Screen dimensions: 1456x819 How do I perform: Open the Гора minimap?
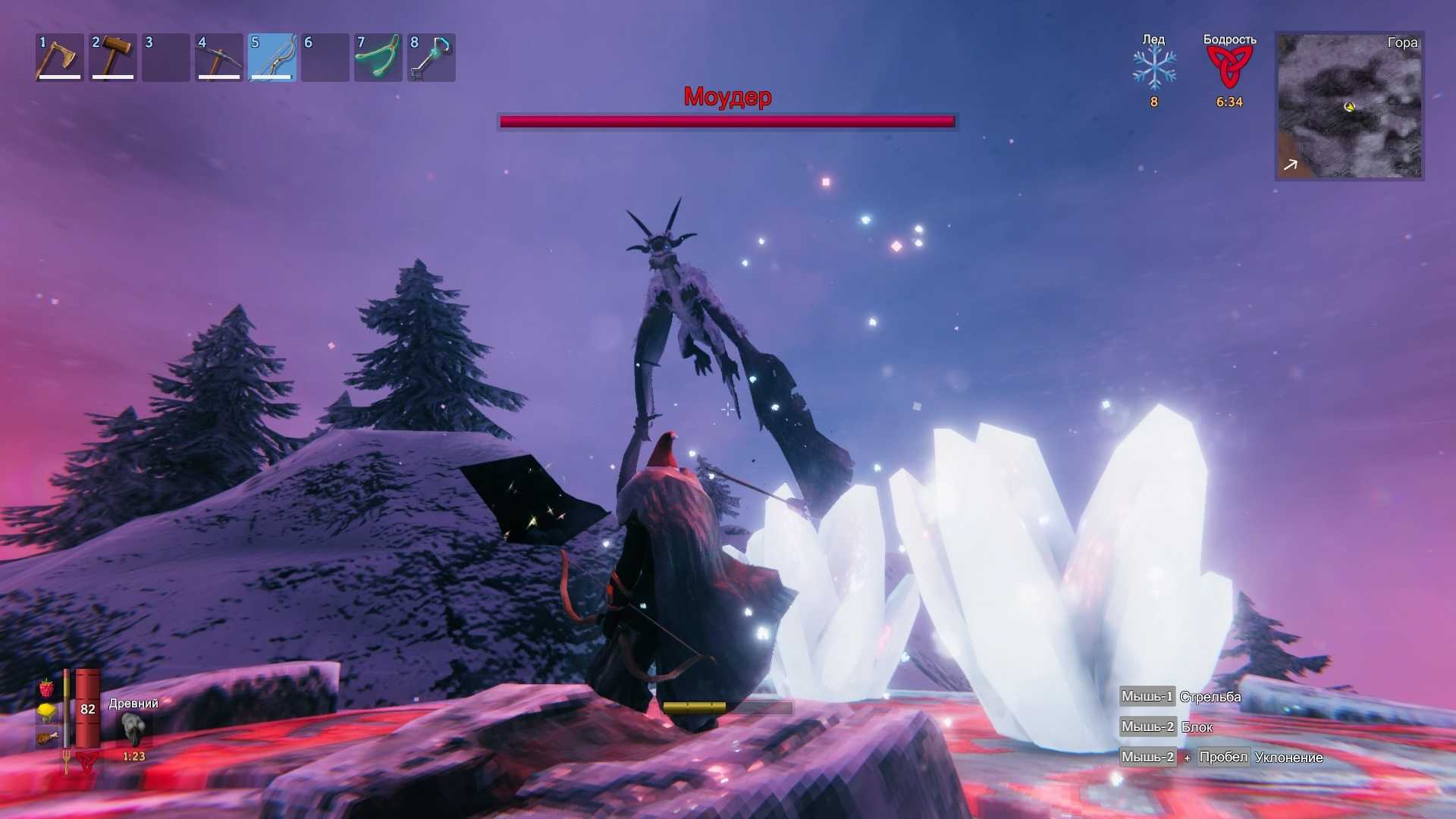pyautogui.click(x=1350, y=106)
